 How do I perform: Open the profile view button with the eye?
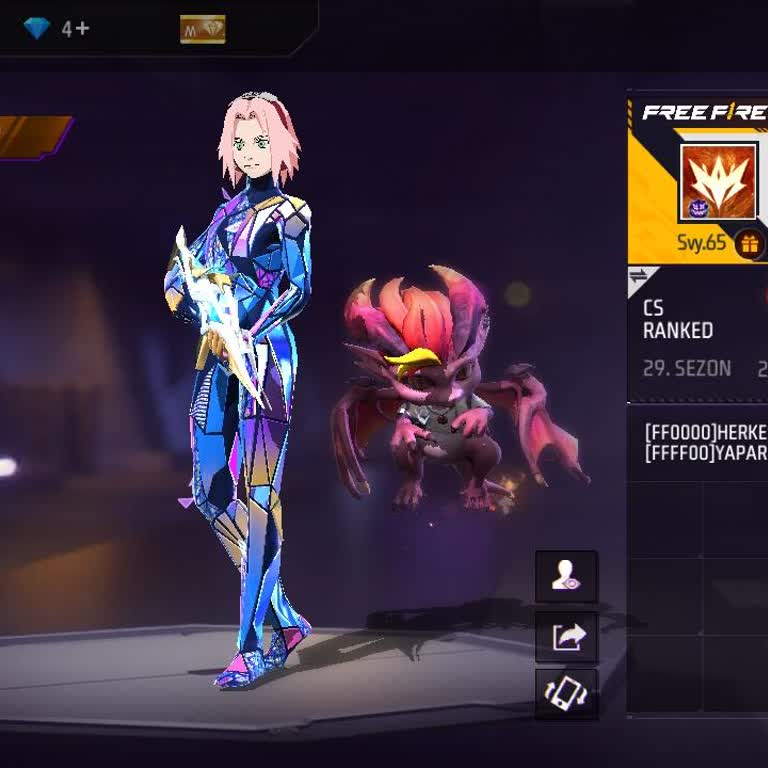point(566,576)
